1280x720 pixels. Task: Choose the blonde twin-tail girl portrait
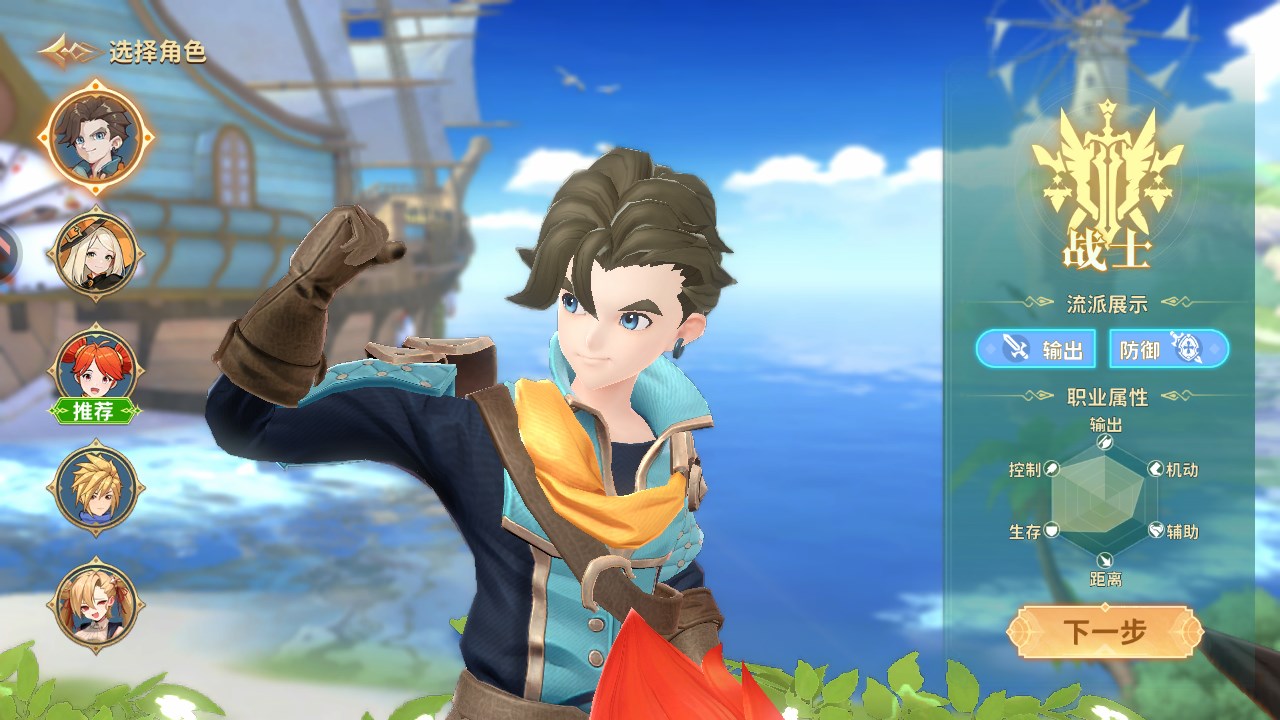(95, 603)
